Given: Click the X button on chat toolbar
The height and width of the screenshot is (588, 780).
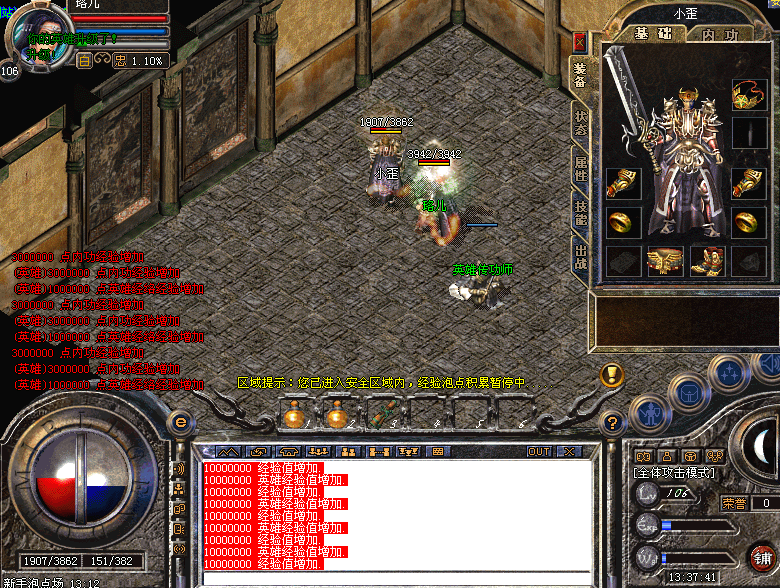Looking at the screenshot, I should [x=567, y=451].
